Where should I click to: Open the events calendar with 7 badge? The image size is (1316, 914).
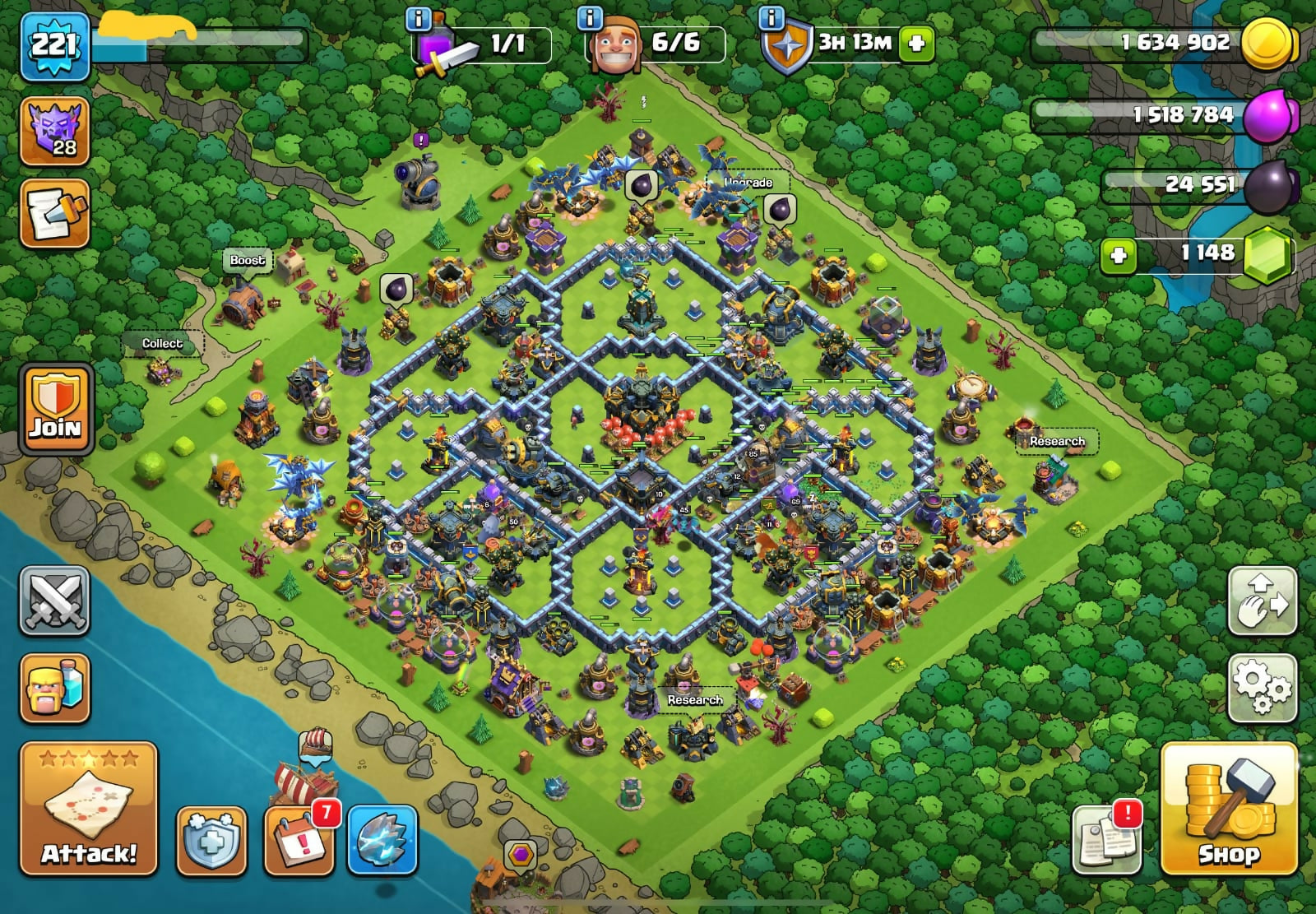pyautogui.click(x=299, y=842)
